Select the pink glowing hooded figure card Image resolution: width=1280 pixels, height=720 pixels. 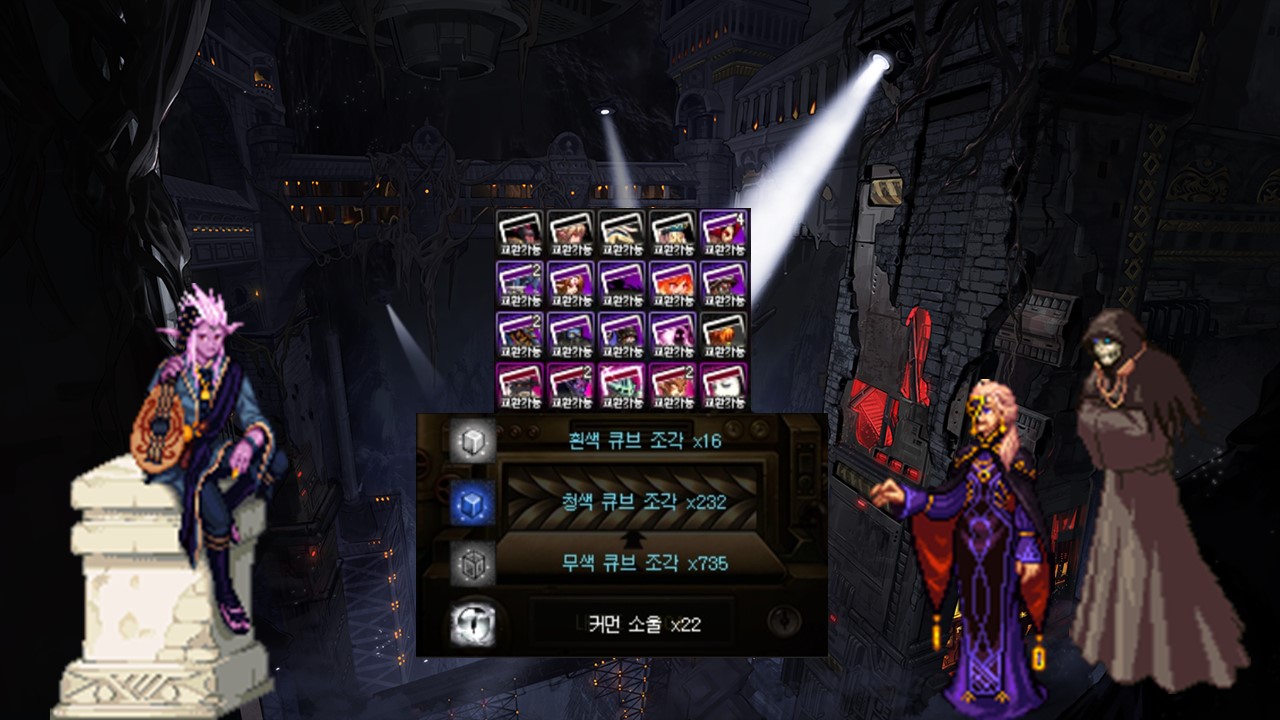tap(673, 336)
